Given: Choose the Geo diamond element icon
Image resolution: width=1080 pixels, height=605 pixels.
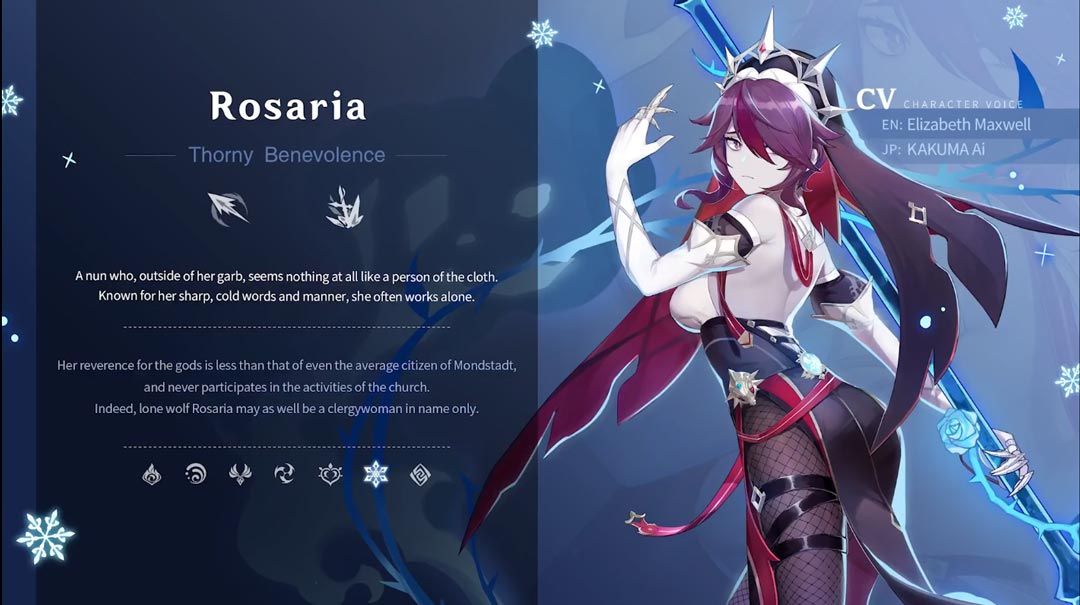Looking at the screenshot, I should click(x=420, y=474).
